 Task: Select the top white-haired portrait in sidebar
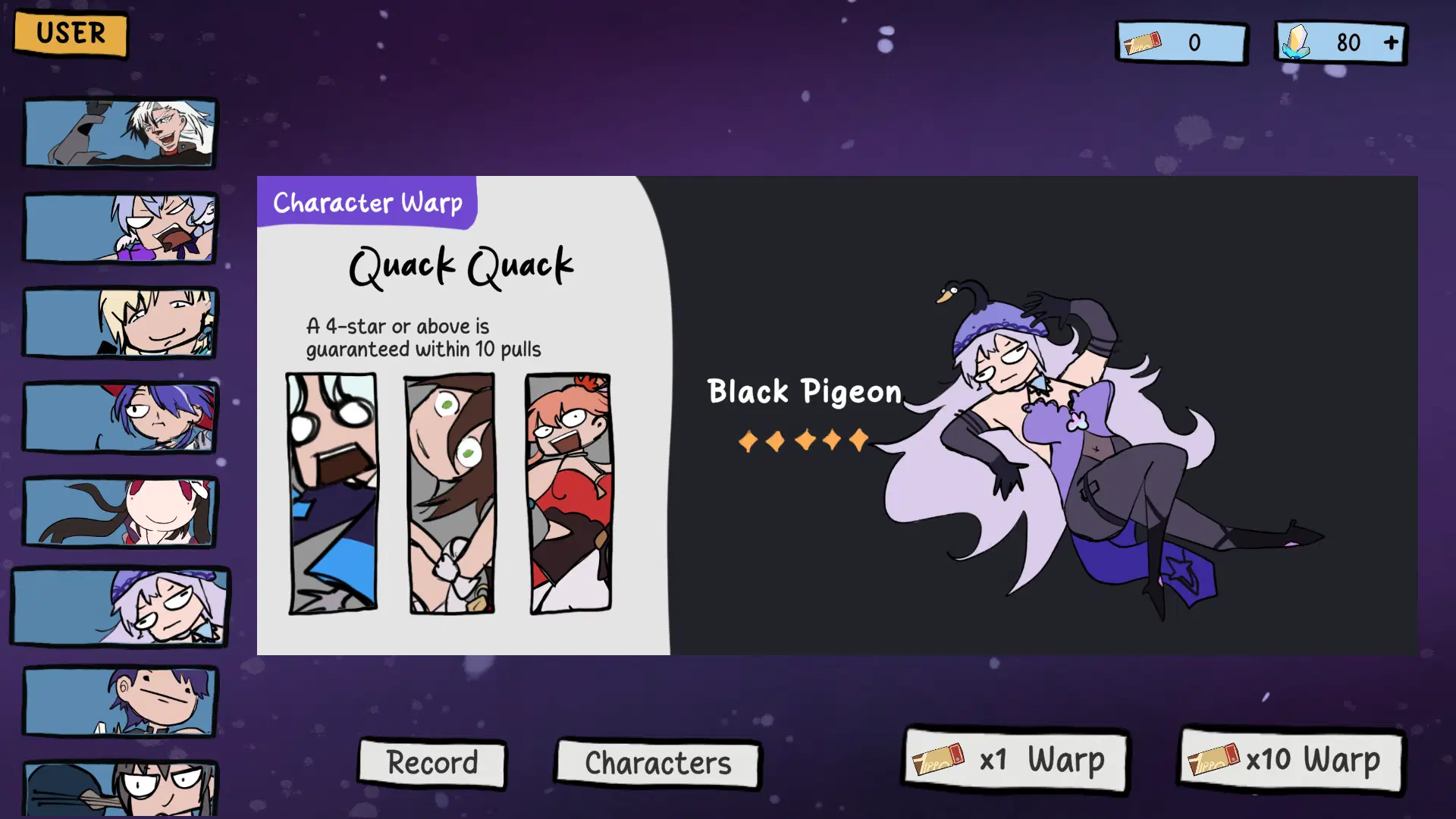tap(121, 133)
